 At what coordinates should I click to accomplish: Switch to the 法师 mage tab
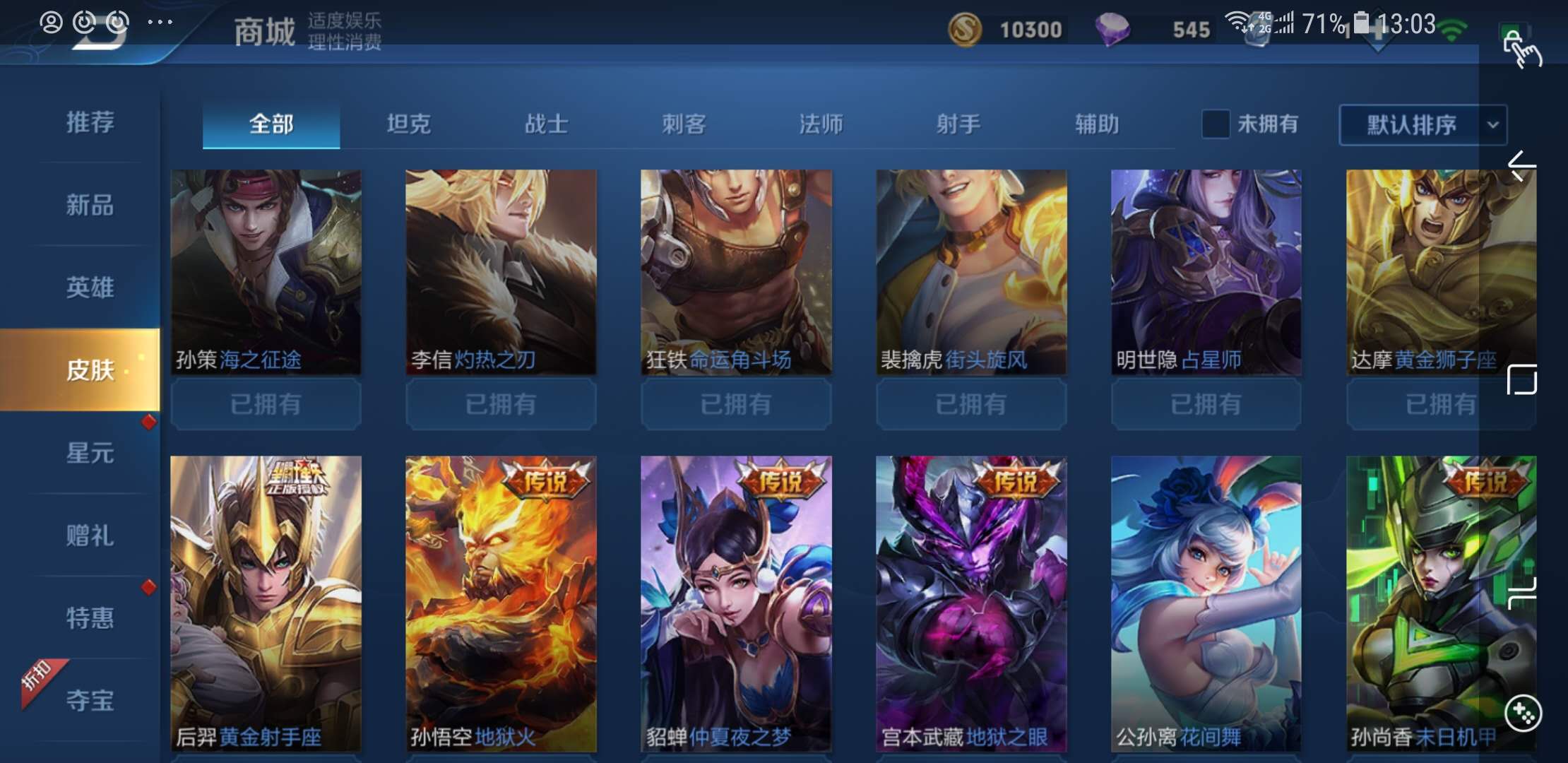pos(821,123)
